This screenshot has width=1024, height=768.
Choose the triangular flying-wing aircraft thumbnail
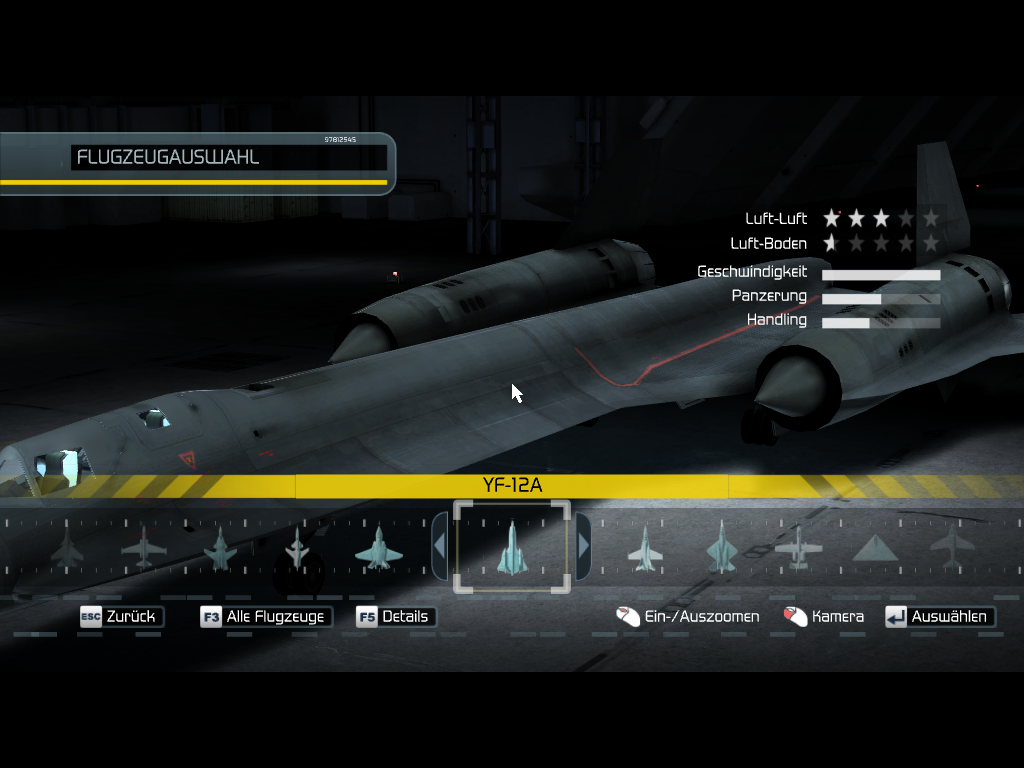(876, 548)
